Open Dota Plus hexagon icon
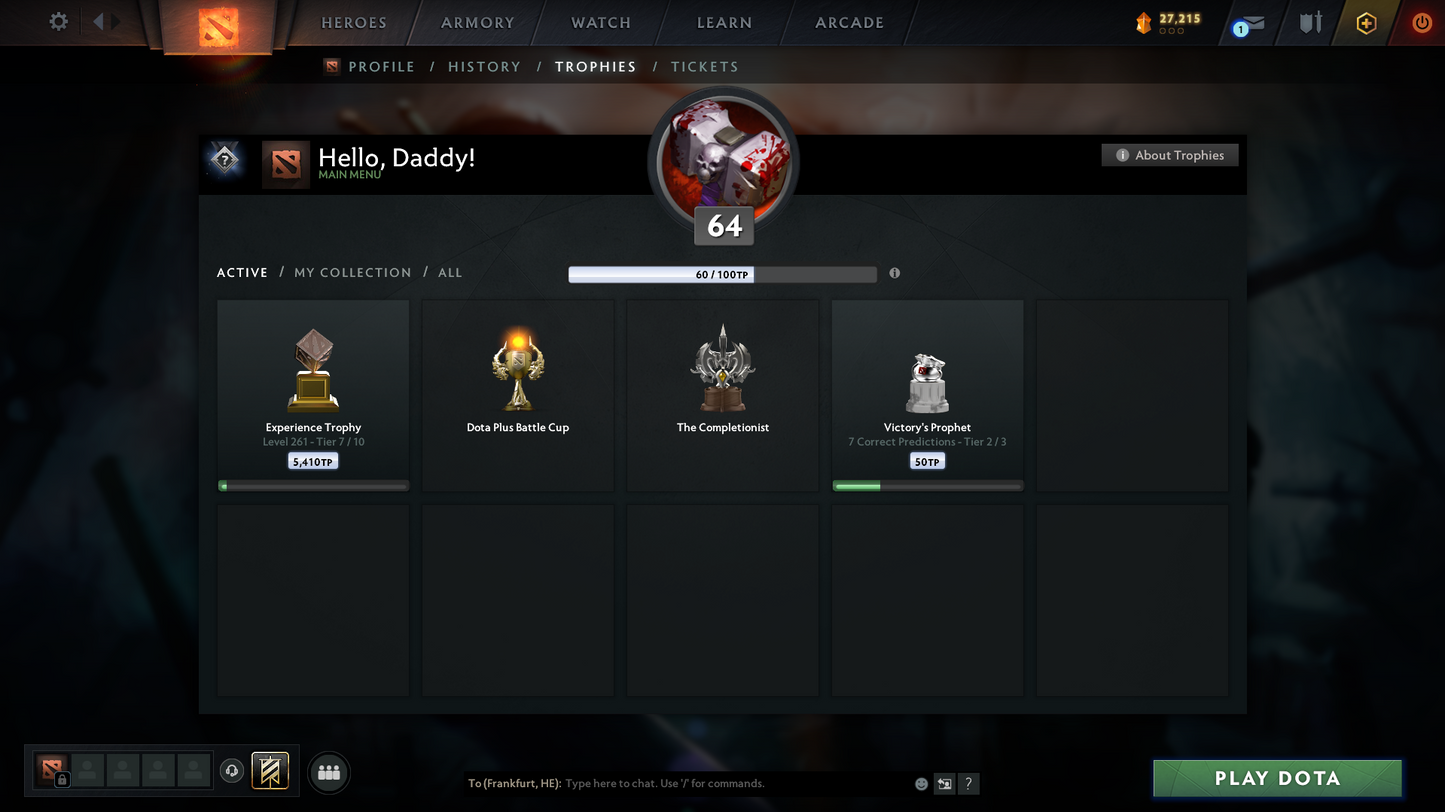Viewport: 1445px width, 812px height. click(x=1367, y=22)
